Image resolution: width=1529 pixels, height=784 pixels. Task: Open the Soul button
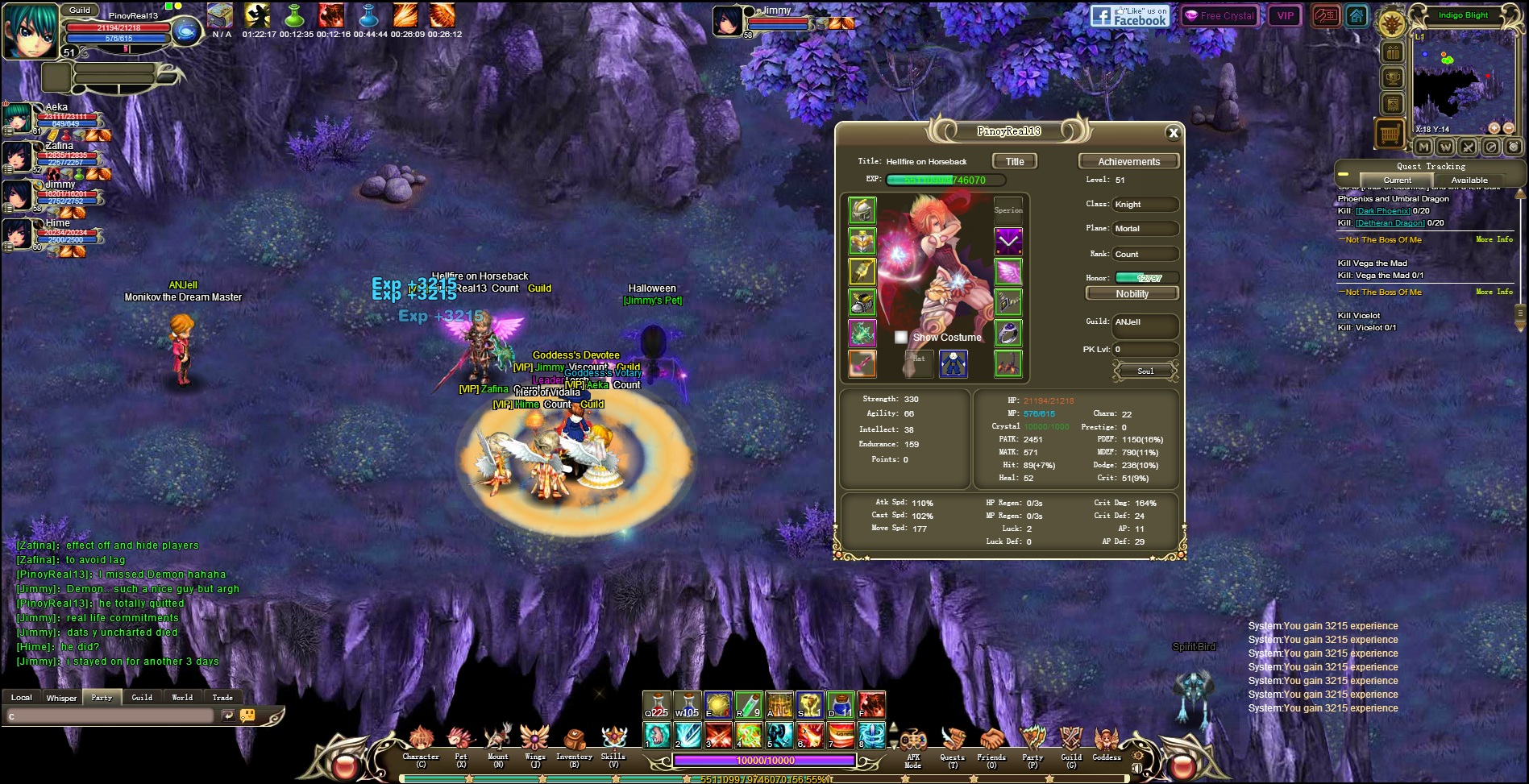tap(1145, 371)
